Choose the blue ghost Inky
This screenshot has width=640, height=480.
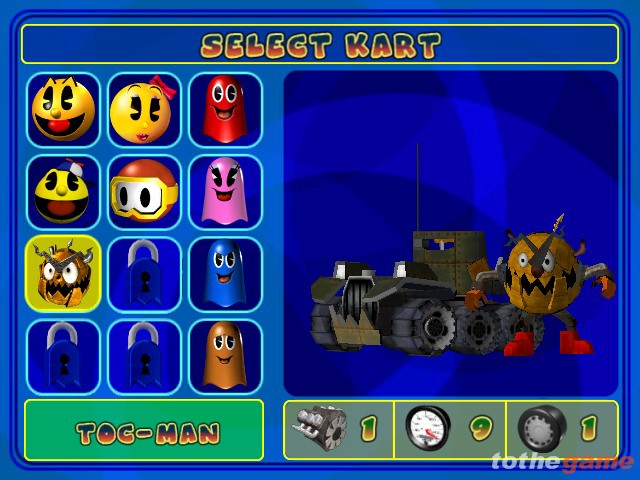225,274
